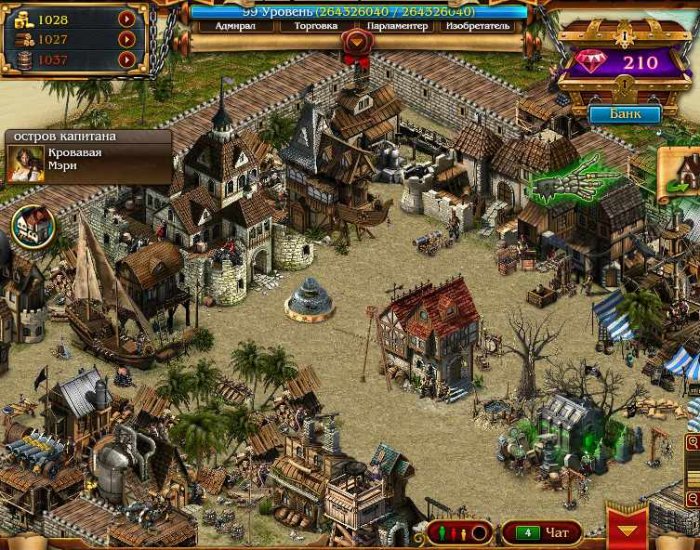Viewport: 700px width, 550px height.
Task: Open the colored figures panel near chat
Action: click(458, 532)
